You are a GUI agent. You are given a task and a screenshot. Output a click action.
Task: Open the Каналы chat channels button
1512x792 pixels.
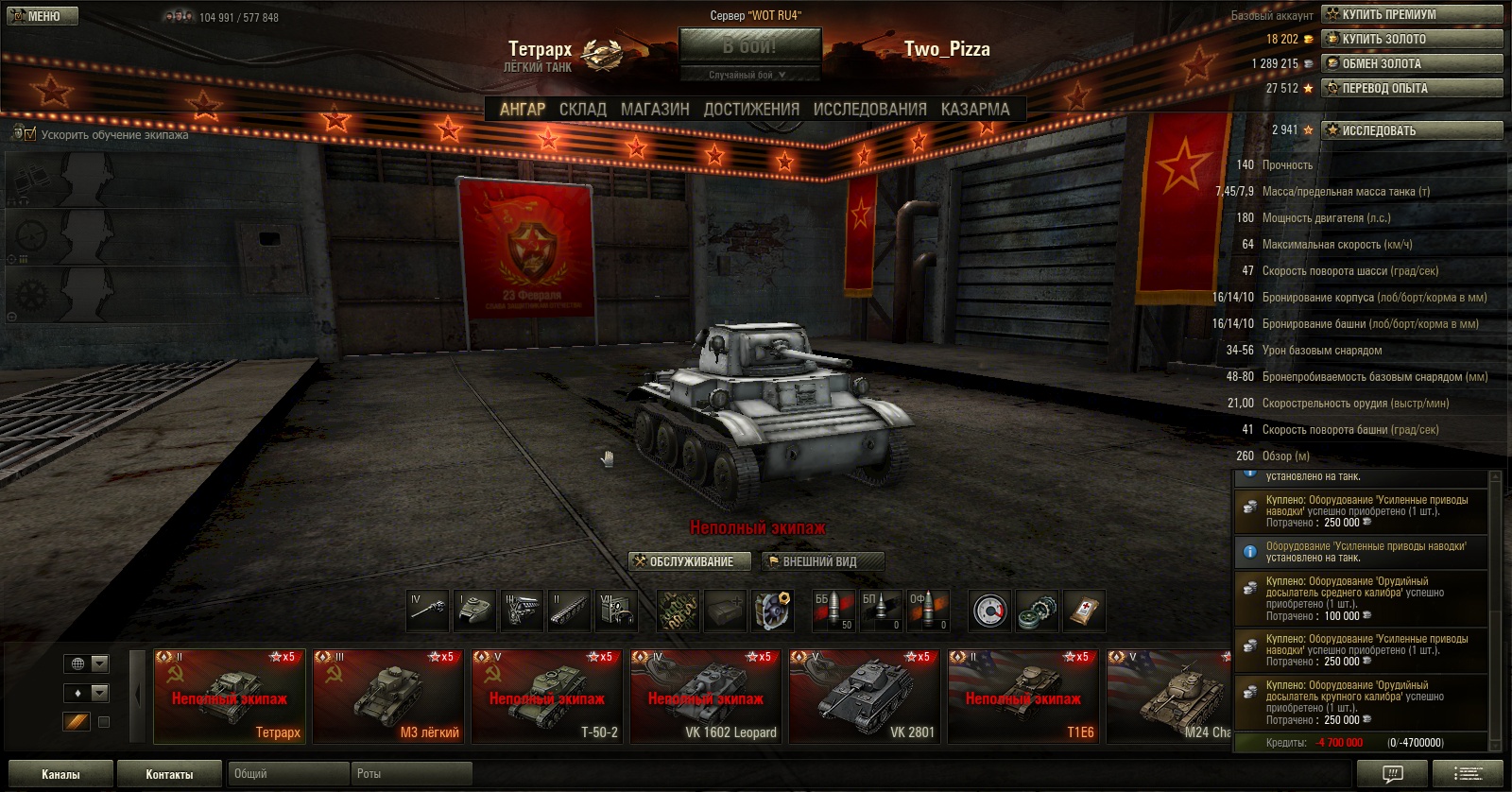(x=60, y=774)
